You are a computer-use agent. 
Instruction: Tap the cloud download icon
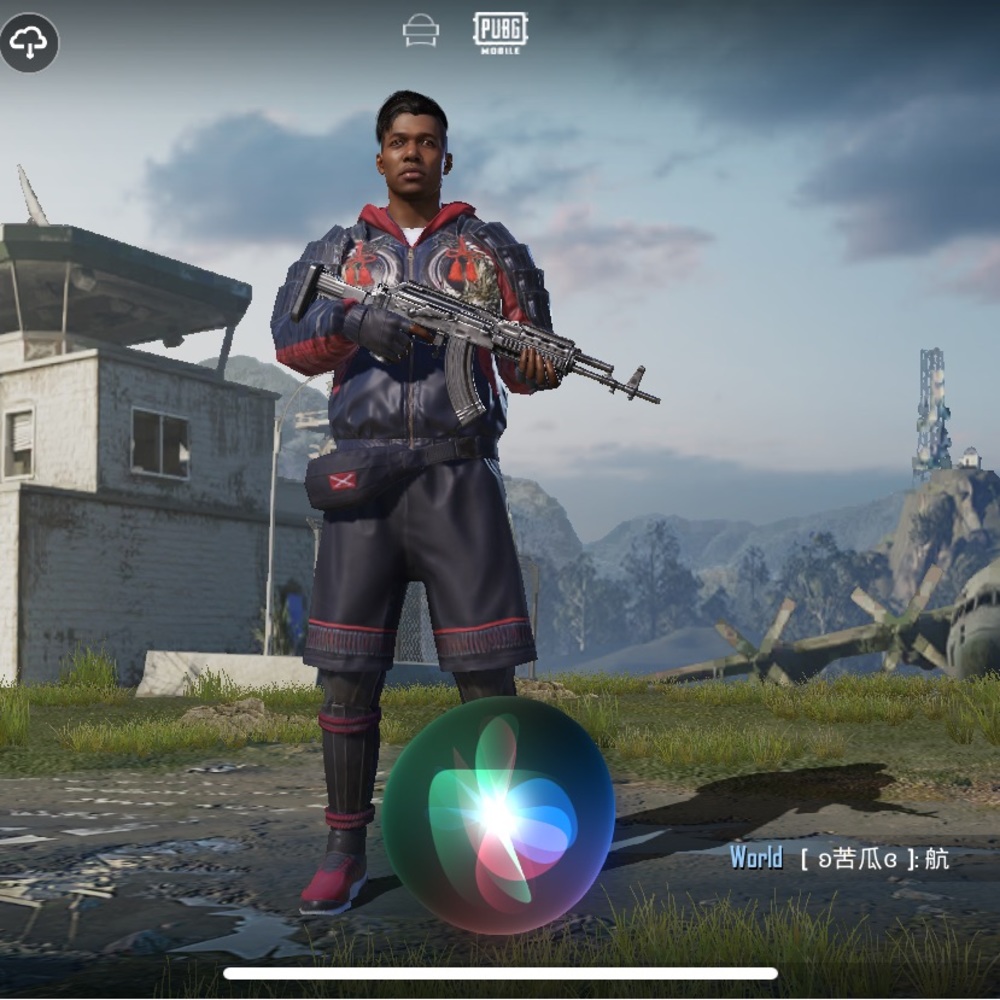[x=29, y=42]
